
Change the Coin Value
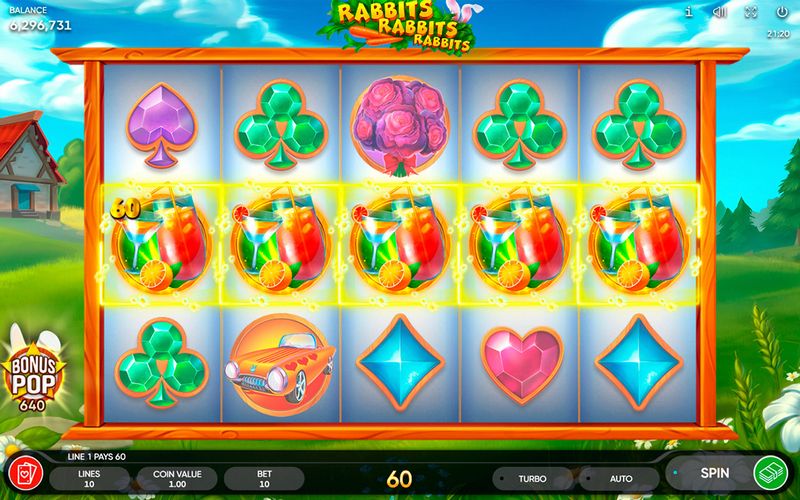(x=177, y=477)
